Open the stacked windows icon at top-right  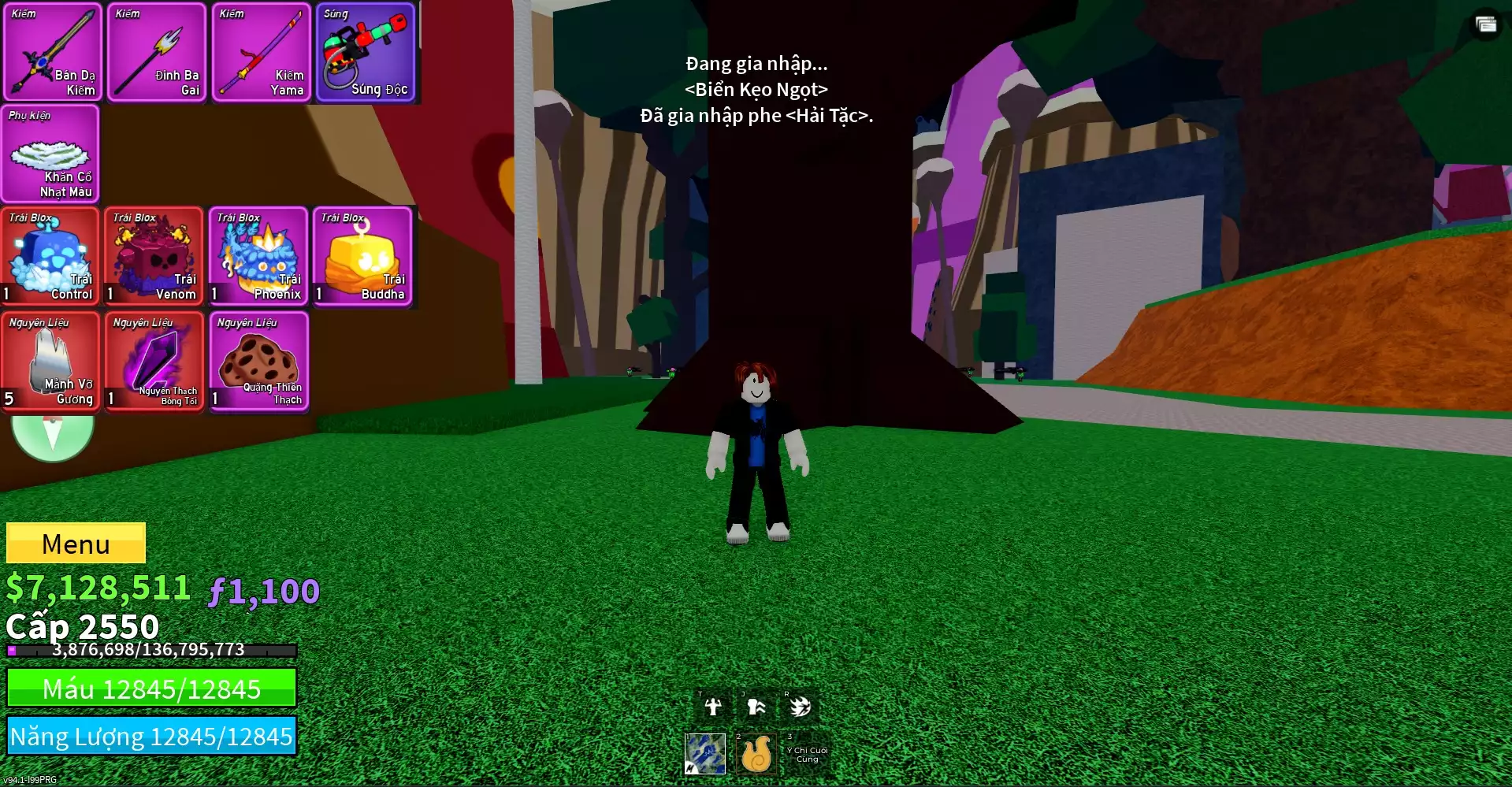1486,24
